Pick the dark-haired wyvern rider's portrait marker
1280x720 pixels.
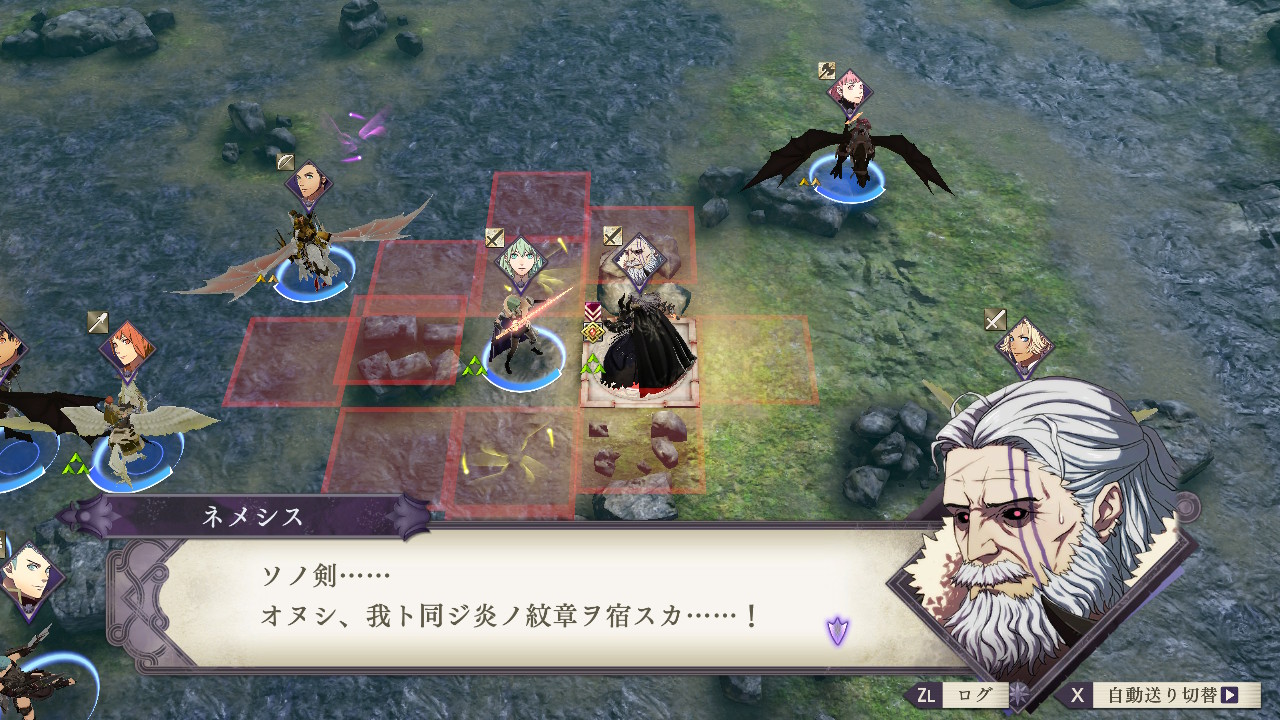click(x=309, y=186)
